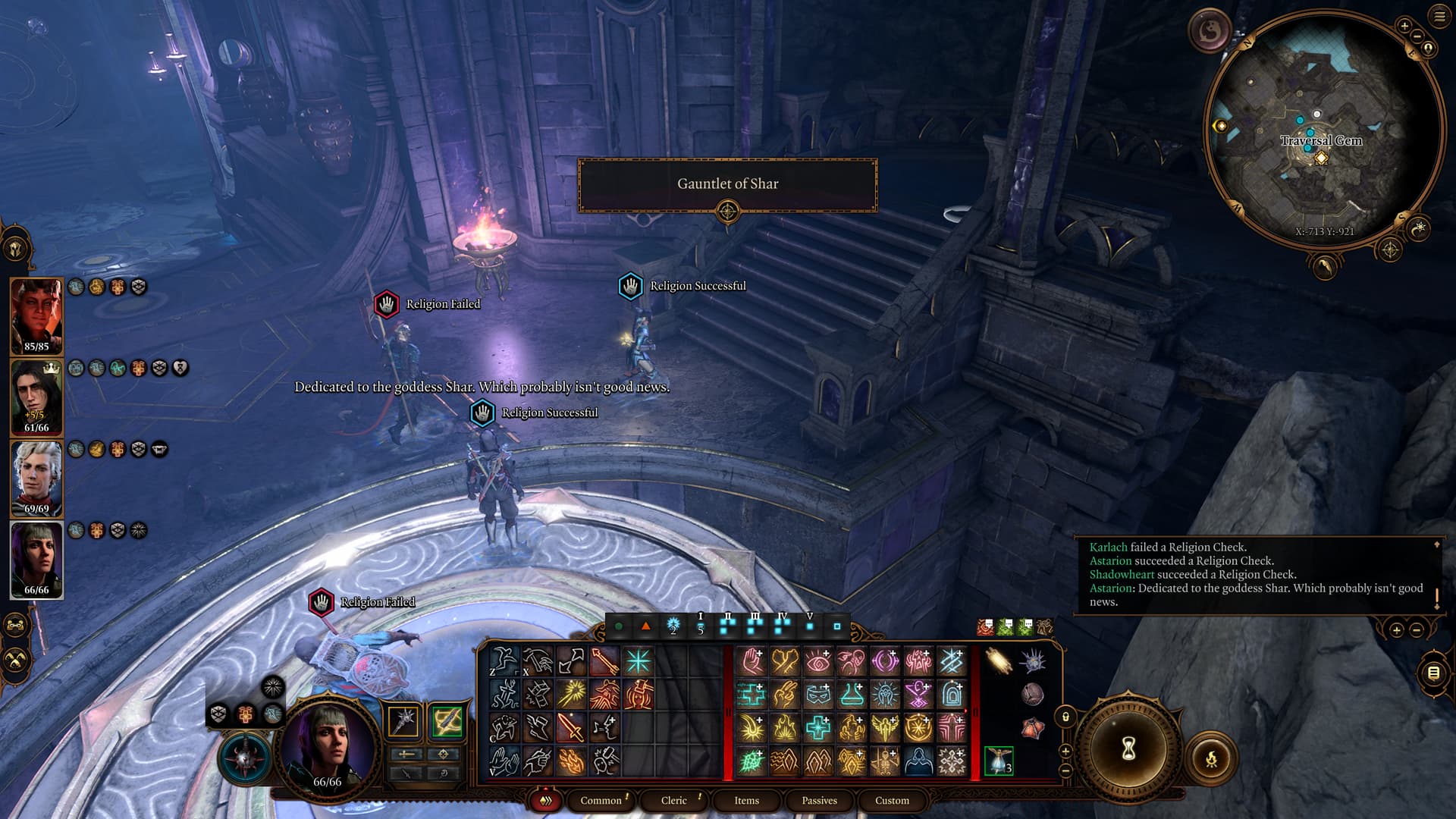This screenshot has height=819, width=1456.
Task: Open the campfire rest button
Action: click(1211, 757)
